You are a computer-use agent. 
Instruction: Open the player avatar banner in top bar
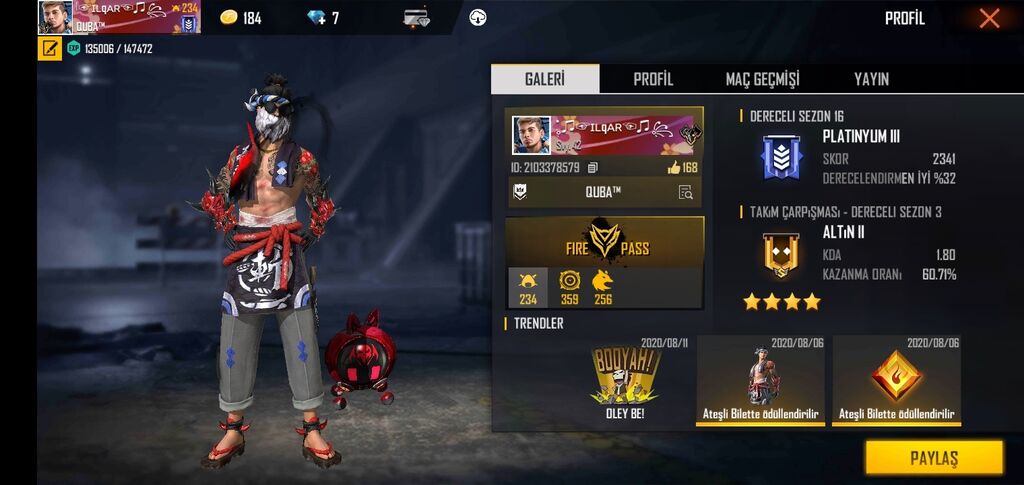point(120,17)
